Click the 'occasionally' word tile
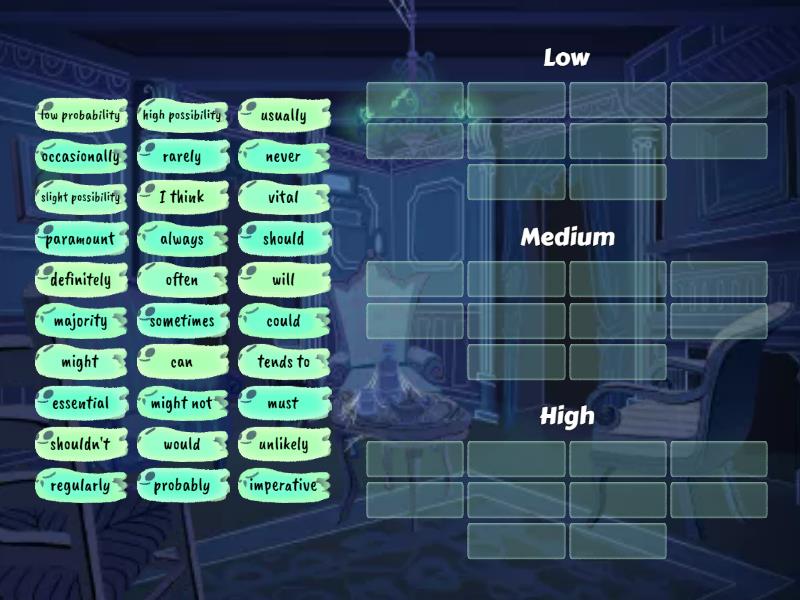Image resolution: width=800 pixels, height=600 pixels. click(x=80, y=156)
